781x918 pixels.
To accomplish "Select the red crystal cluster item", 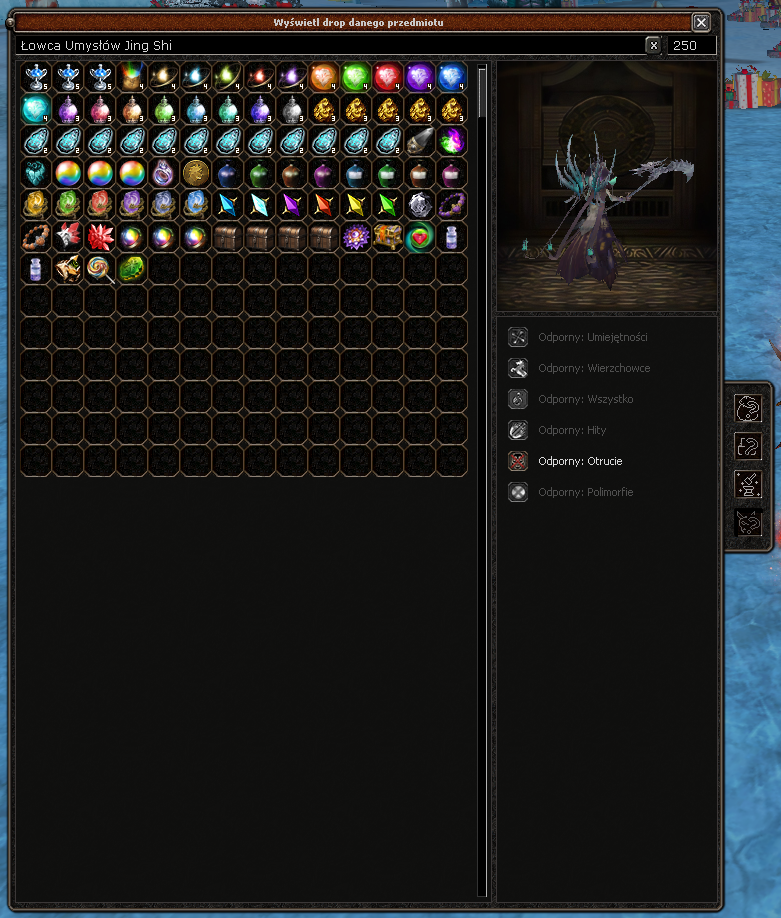I will 100,237.
